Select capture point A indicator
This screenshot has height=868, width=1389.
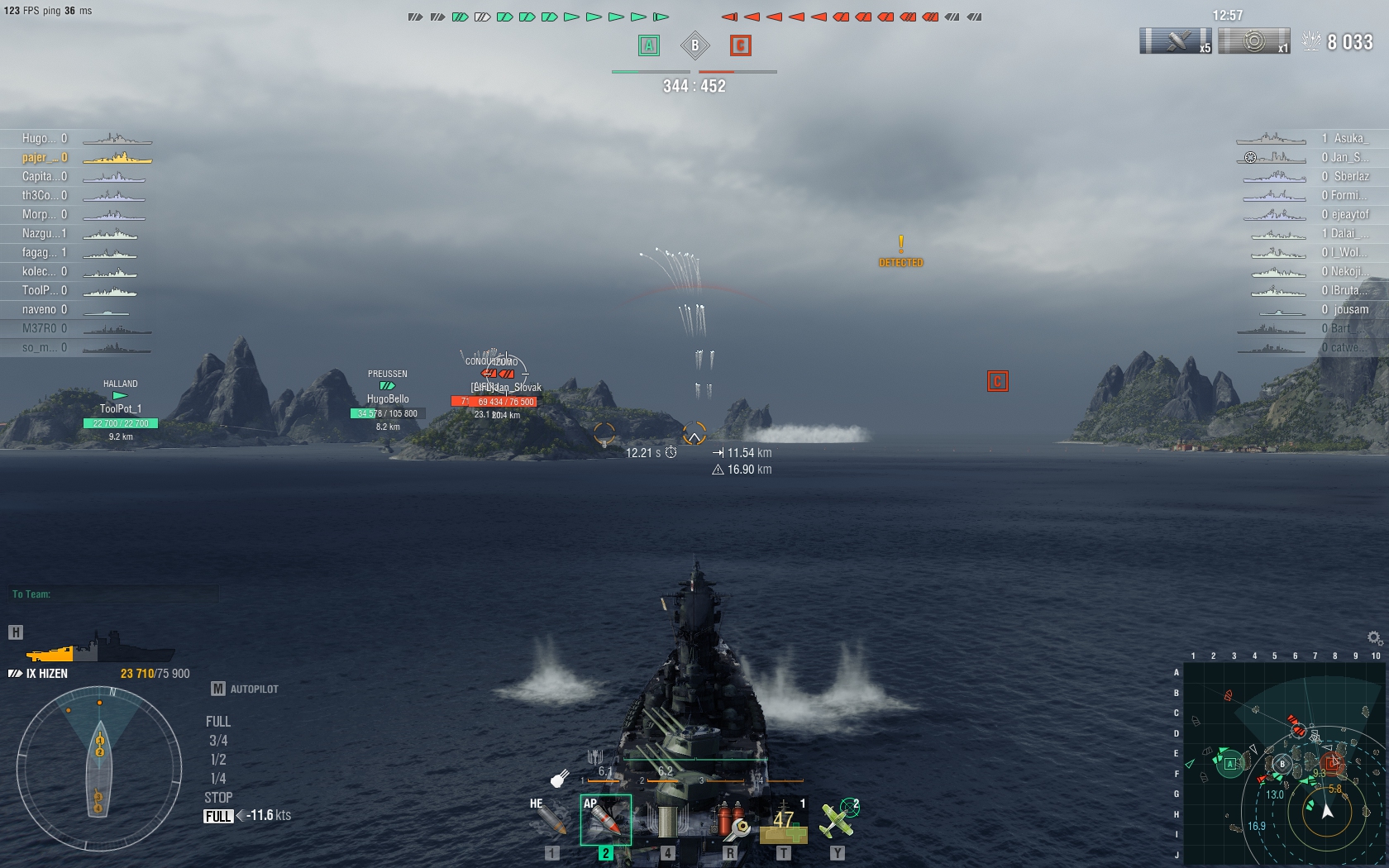click(649, 45)
